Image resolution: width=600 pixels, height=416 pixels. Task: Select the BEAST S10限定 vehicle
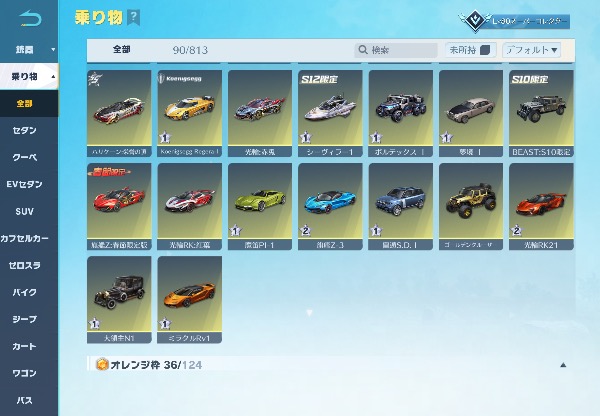coord(541,112)
